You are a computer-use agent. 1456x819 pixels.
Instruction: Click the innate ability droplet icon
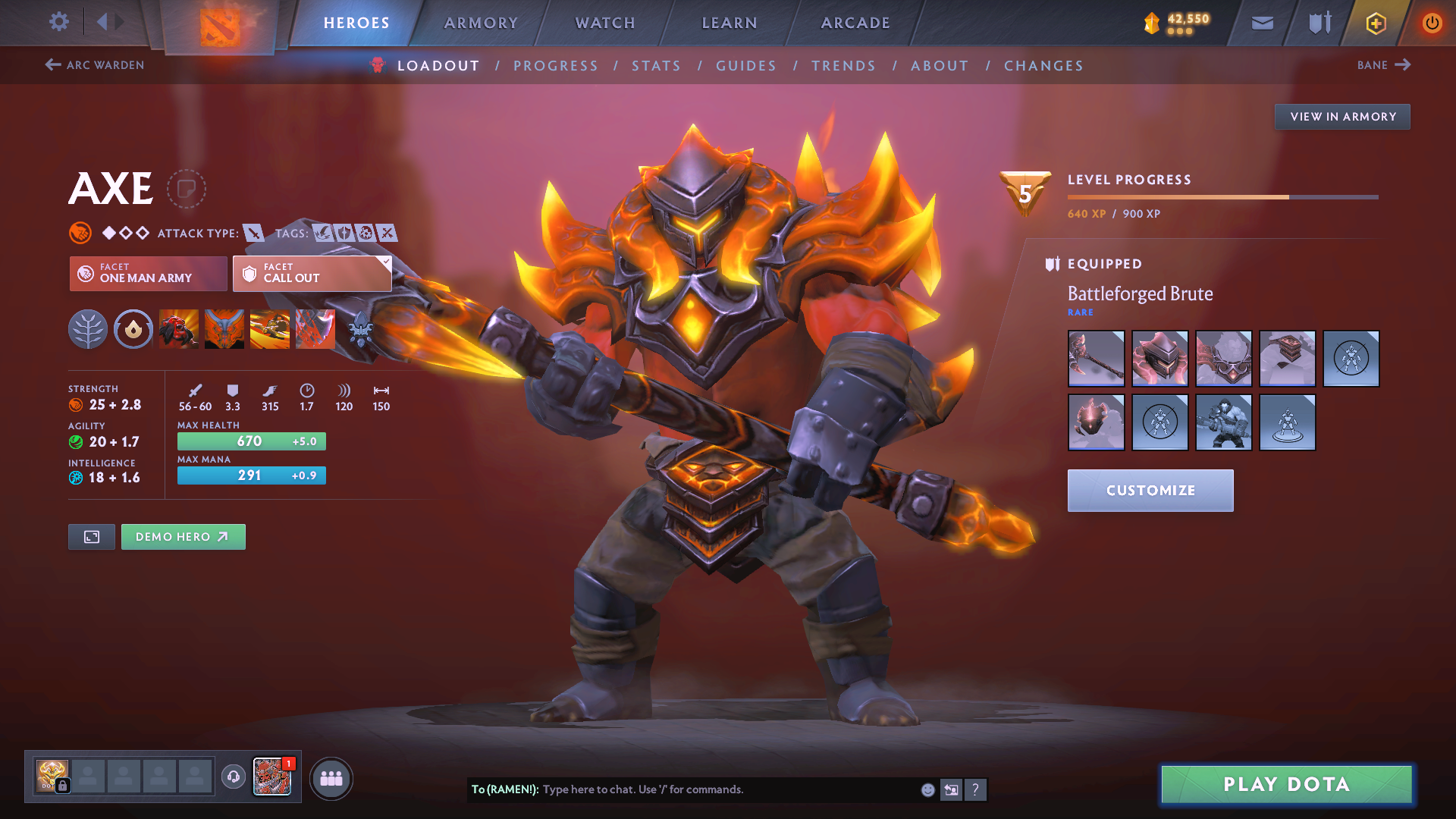click(133, 329)
